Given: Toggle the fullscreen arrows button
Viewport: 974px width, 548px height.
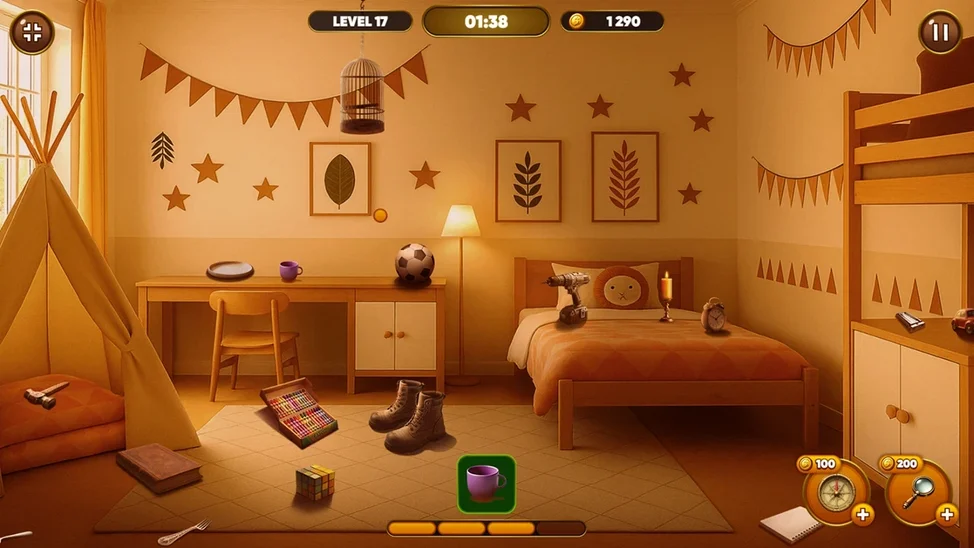Looking at the screenshot, I should (x=31, y=32).
